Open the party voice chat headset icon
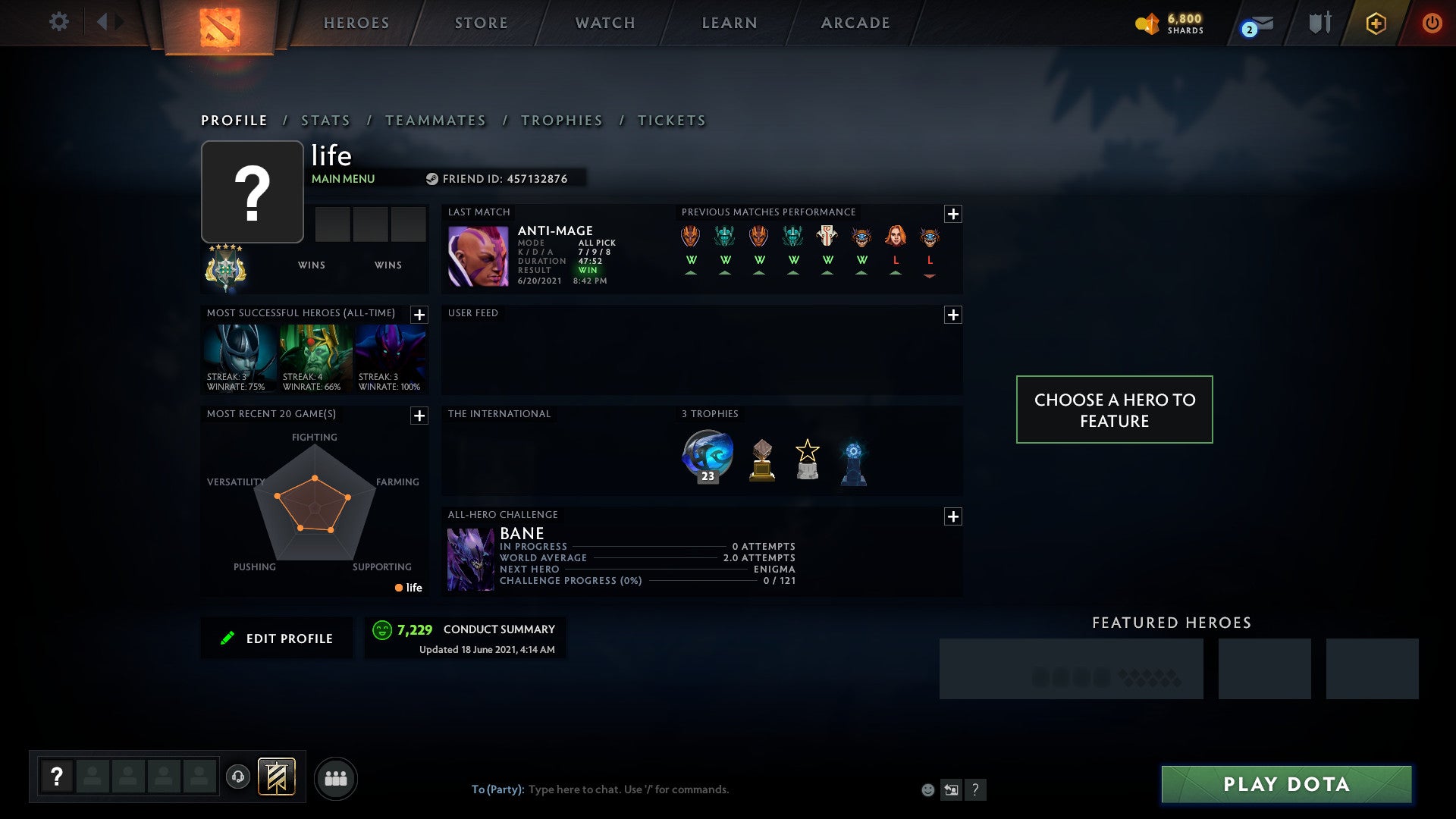This screenshot has width=1456, height=819. click(x=237, y=778)
